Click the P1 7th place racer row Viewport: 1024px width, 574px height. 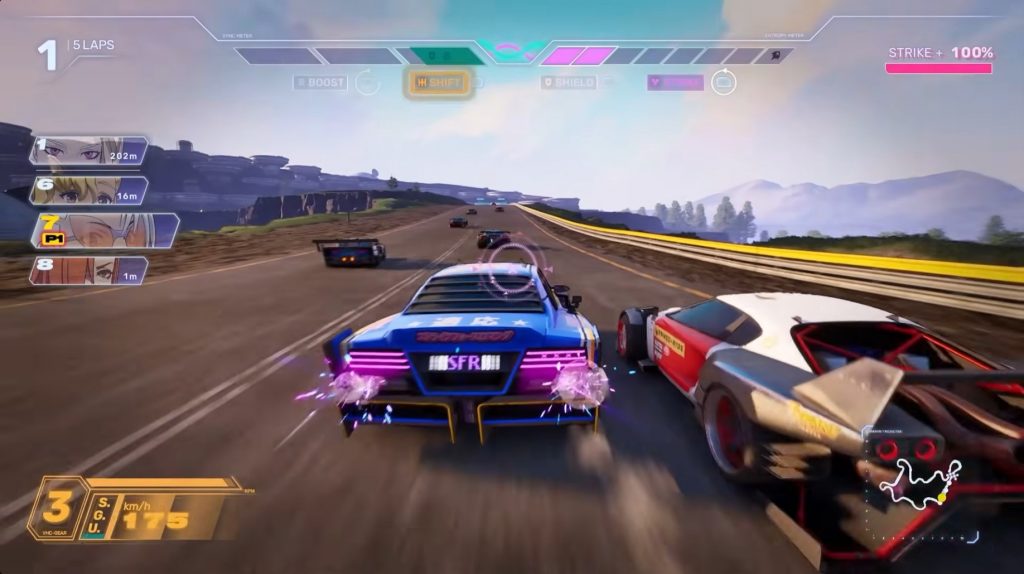tap(104, 230)
